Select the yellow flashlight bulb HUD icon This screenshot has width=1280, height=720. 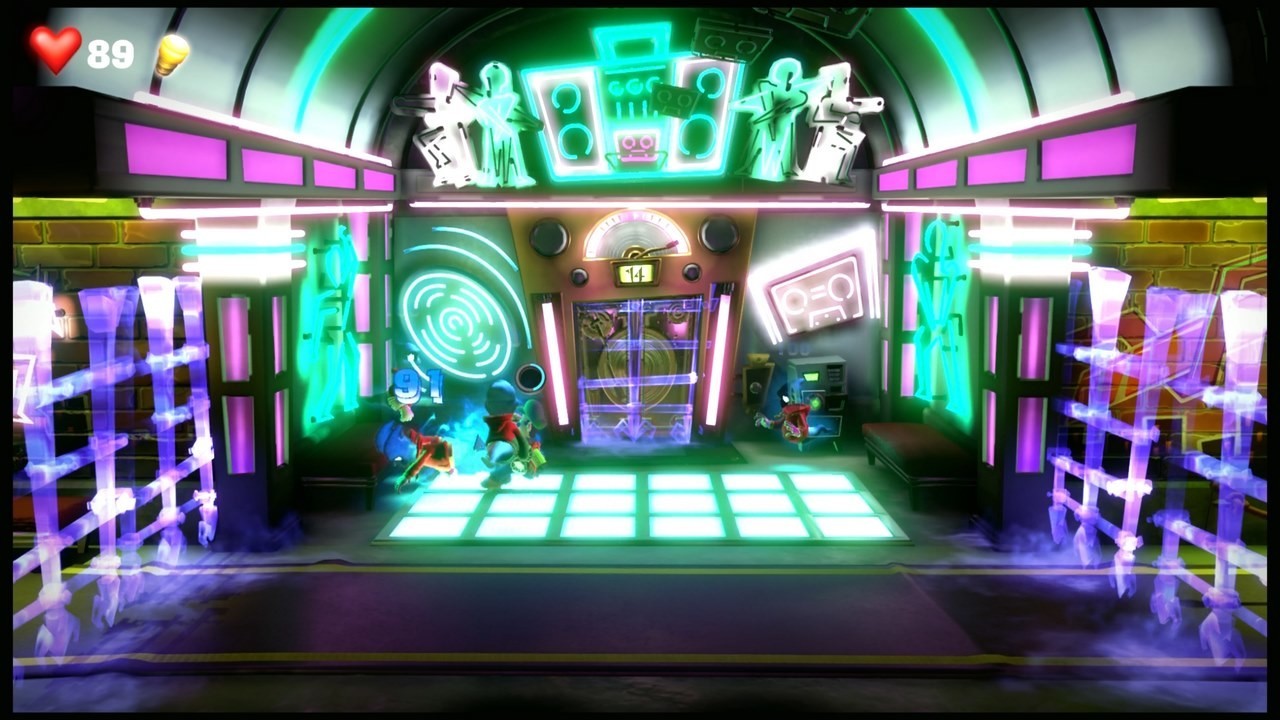170,53
